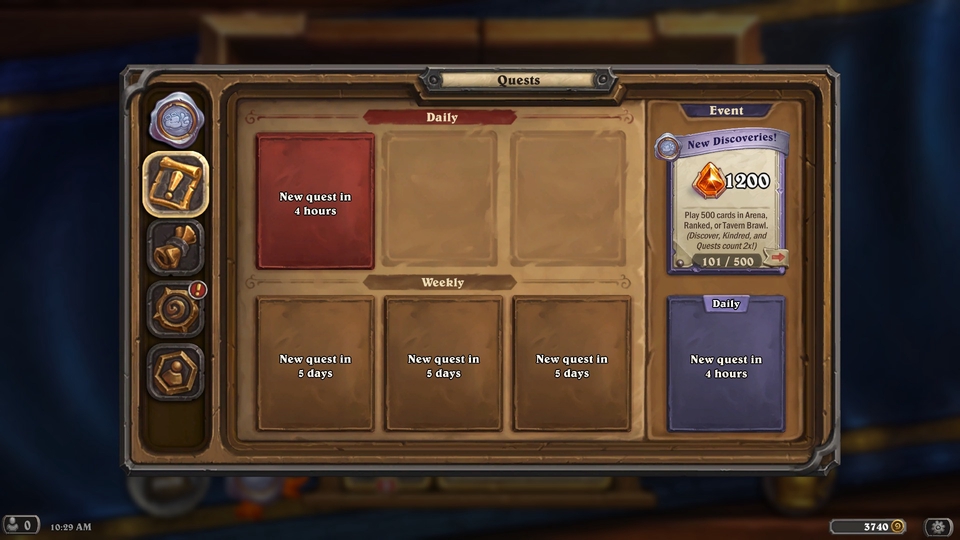The height and width of the screenshot is (540, 960).
Task: Open the silver paw seal tab
Action: [176, 119]
